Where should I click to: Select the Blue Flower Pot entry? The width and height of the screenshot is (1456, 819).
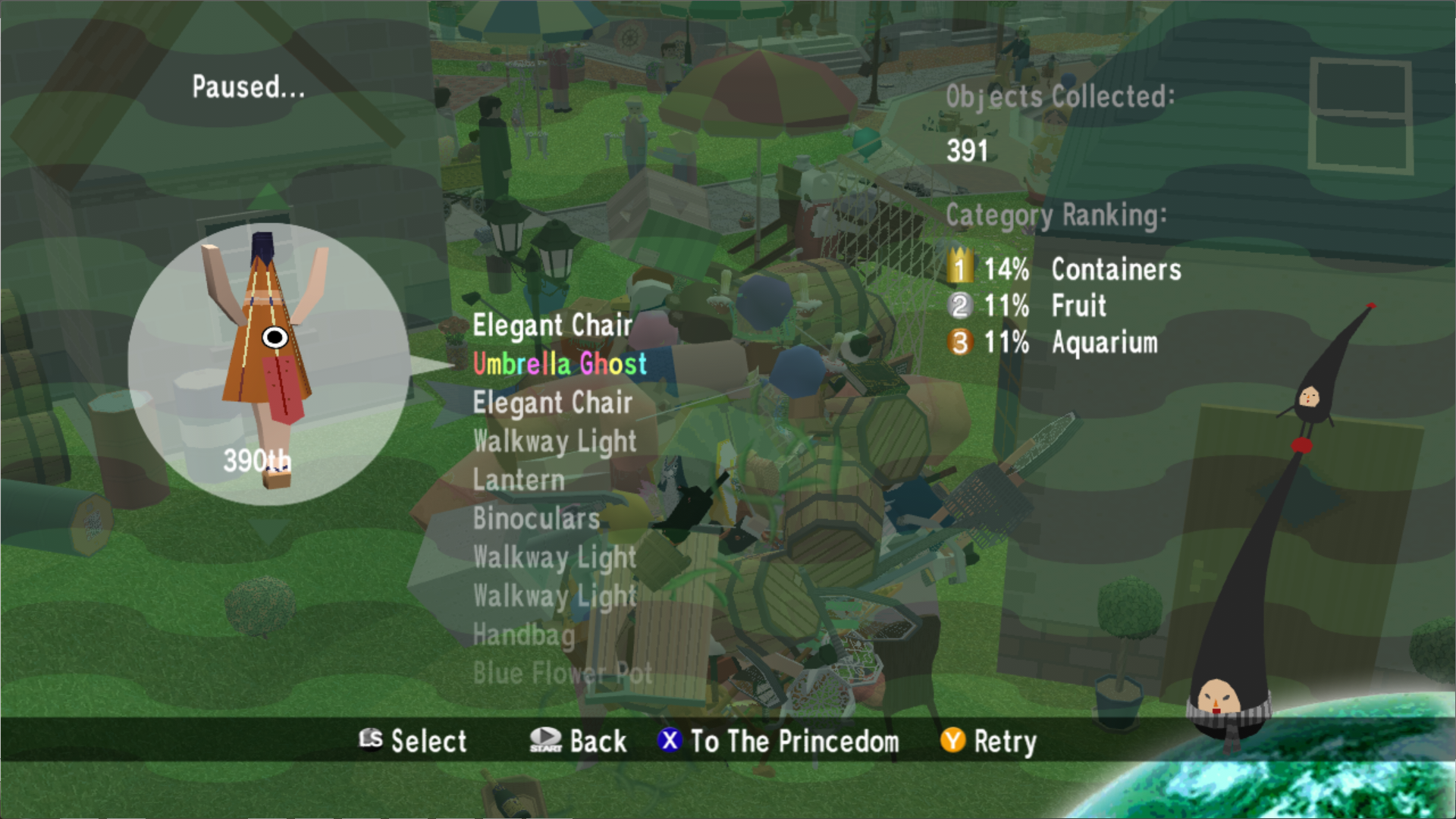pos(562,673)
